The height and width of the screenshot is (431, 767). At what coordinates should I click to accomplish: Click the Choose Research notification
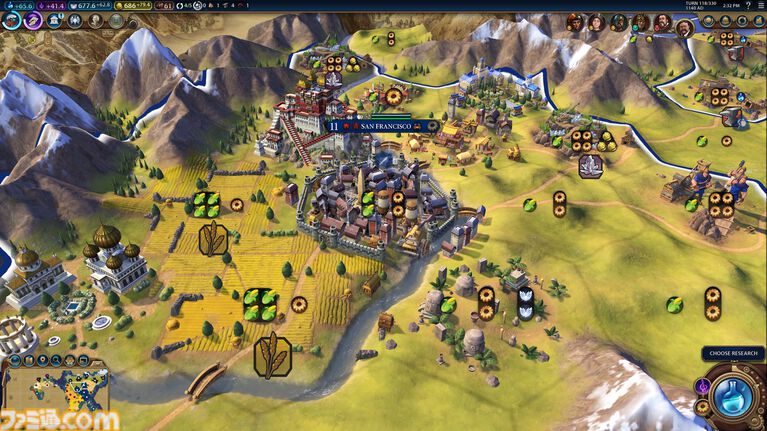[732, 353]
